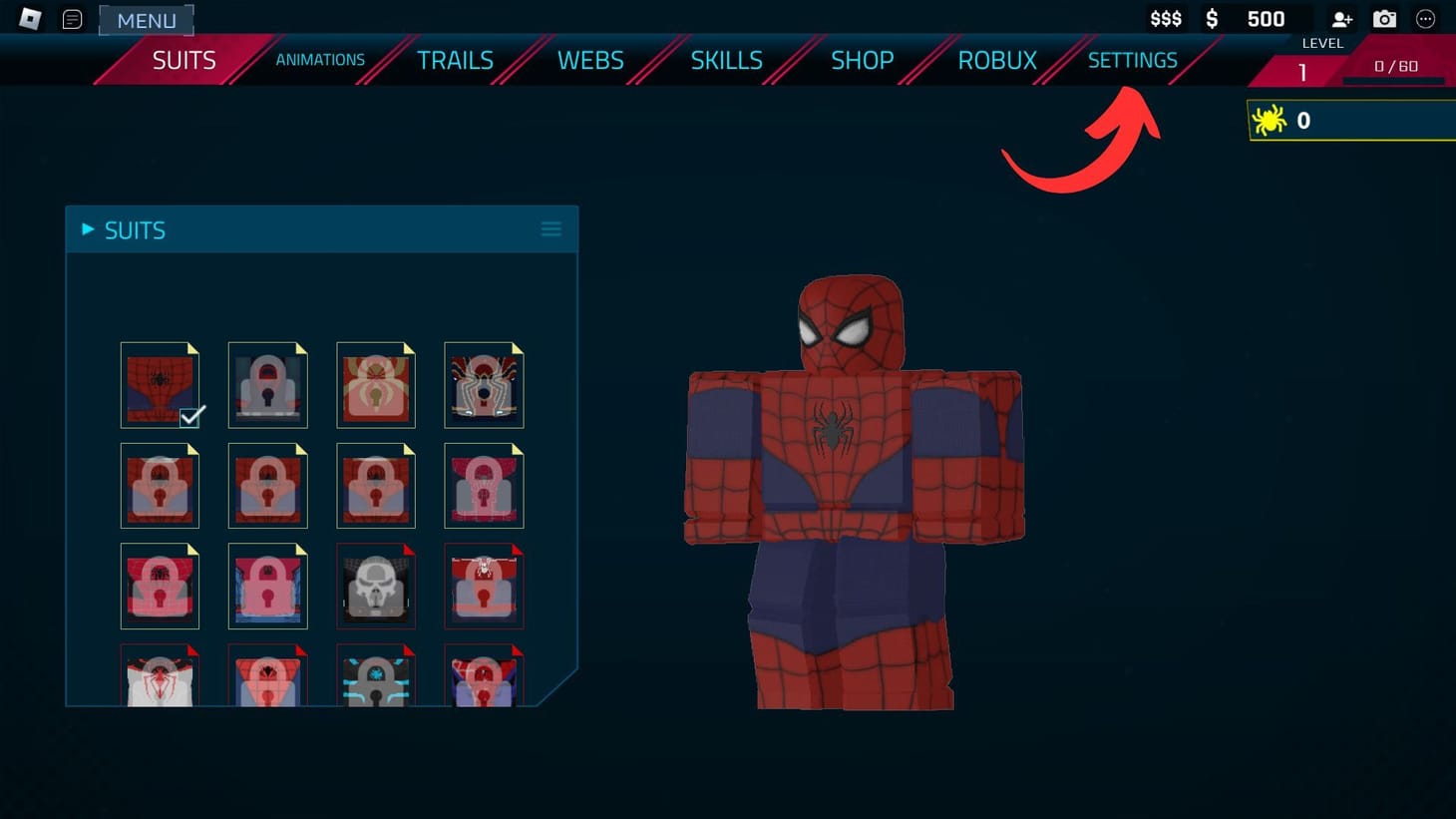The width and height of the screenshot is (1456, 819).
Task: Open the add friends icon
Action: click(x=1341, y=18)
